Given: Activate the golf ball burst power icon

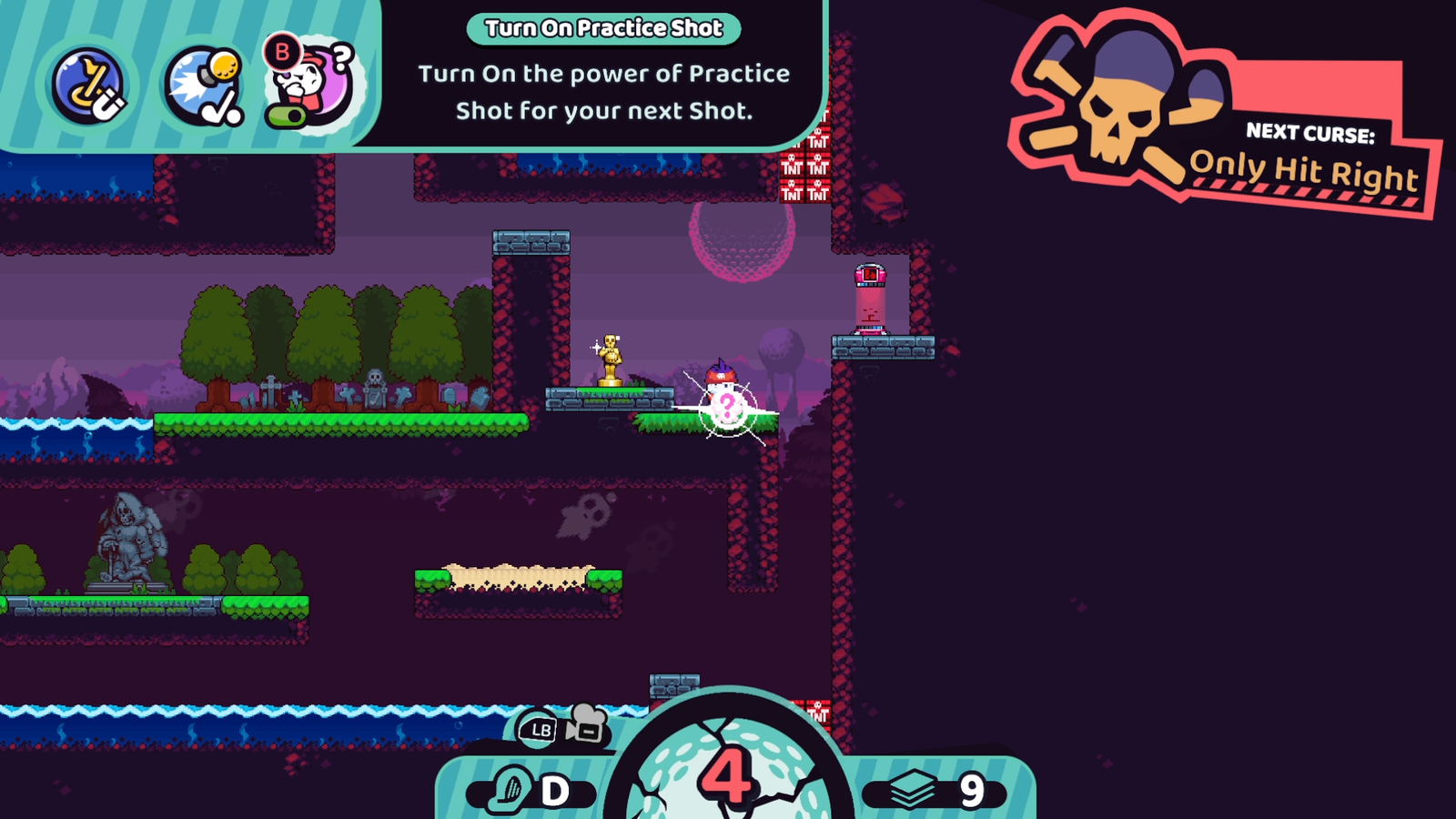Looking at the screenshot, I should click(x=204, y=85).
